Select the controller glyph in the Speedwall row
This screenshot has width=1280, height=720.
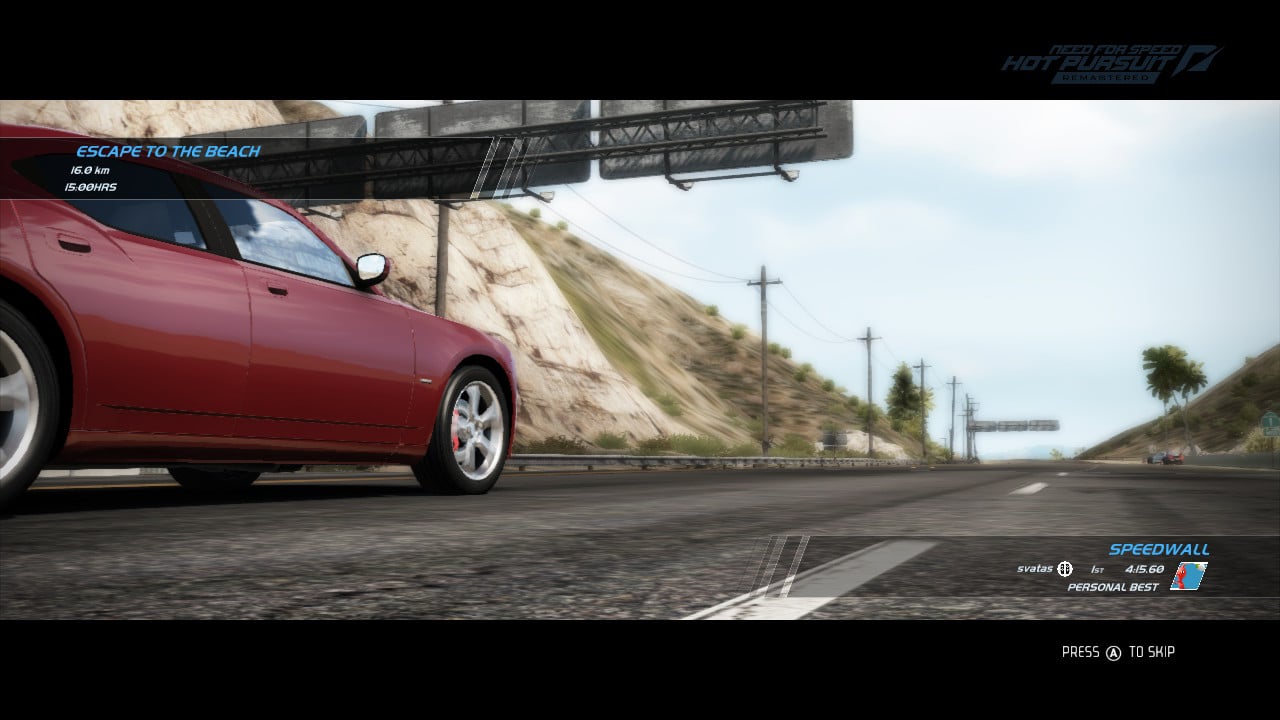pyautogui.click(x=1064, y=569)
